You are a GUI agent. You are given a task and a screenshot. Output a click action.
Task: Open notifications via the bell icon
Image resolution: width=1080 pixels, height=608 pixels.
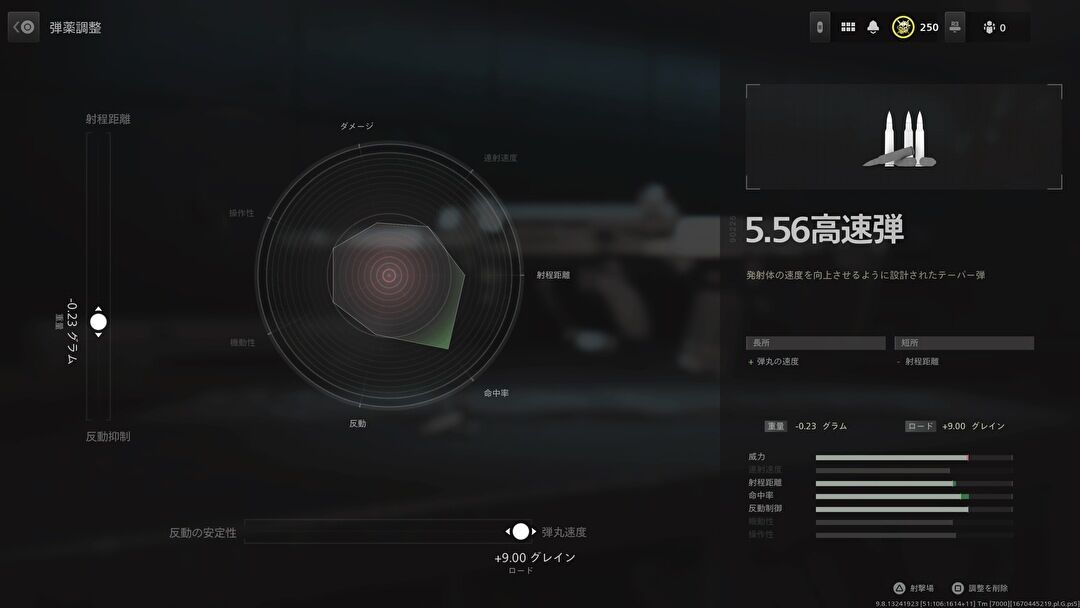[873, 27]
